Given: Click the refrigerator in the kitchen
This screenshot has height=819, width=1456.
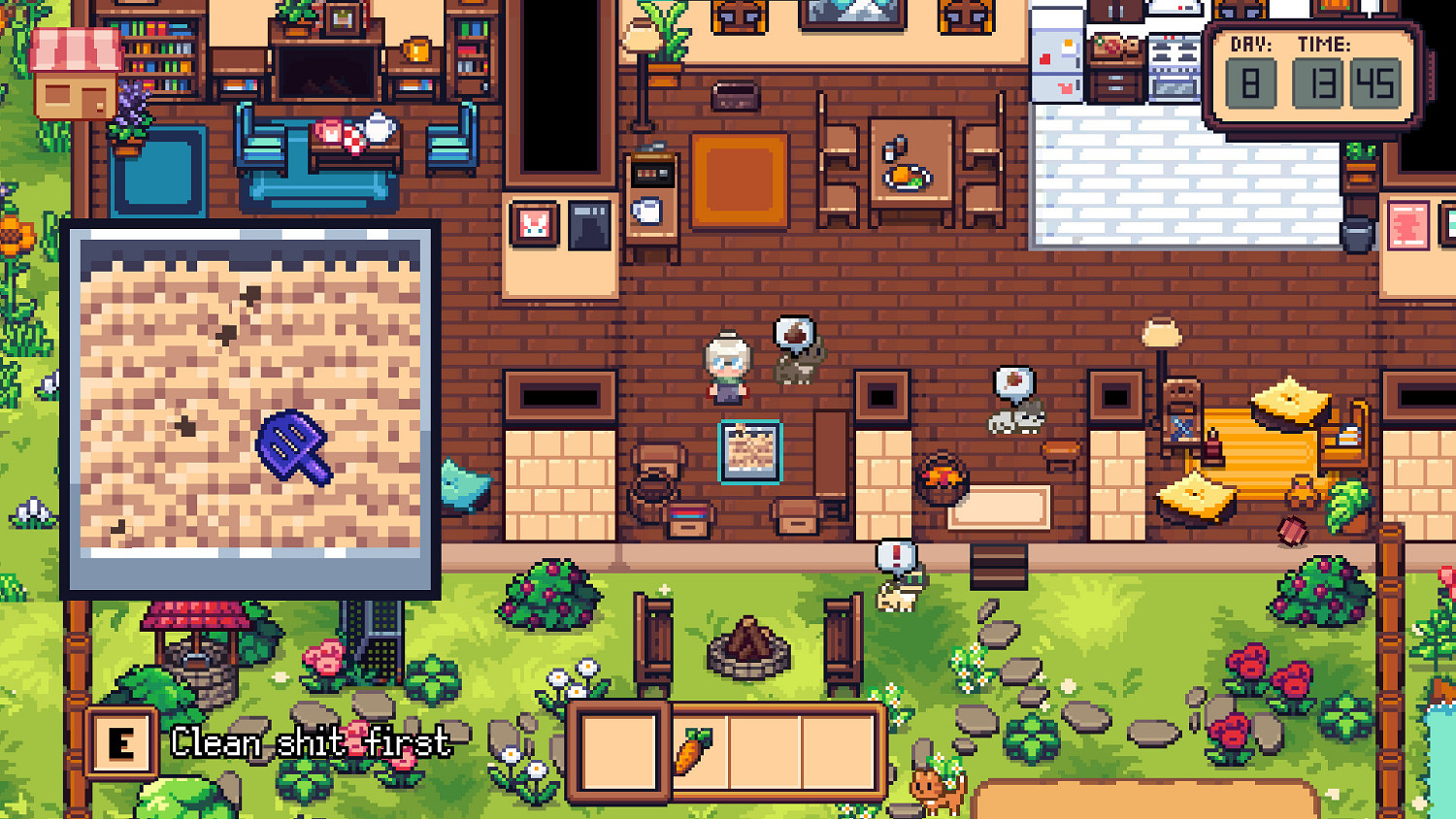Looking at the screenshot, I should pos(1058,53).
